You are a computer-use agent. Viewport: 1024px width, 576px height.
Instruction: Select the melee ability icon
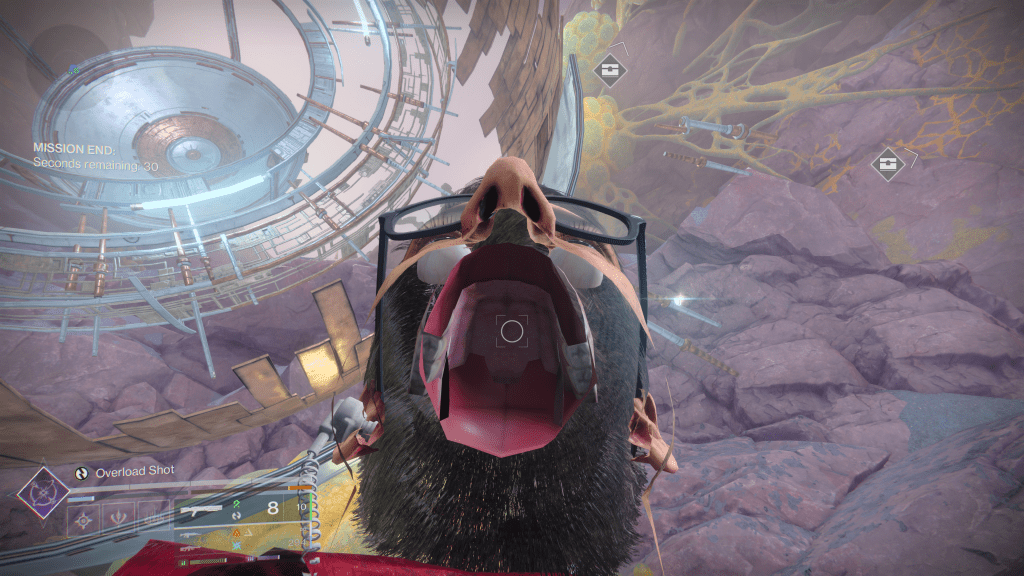point(120,517)
